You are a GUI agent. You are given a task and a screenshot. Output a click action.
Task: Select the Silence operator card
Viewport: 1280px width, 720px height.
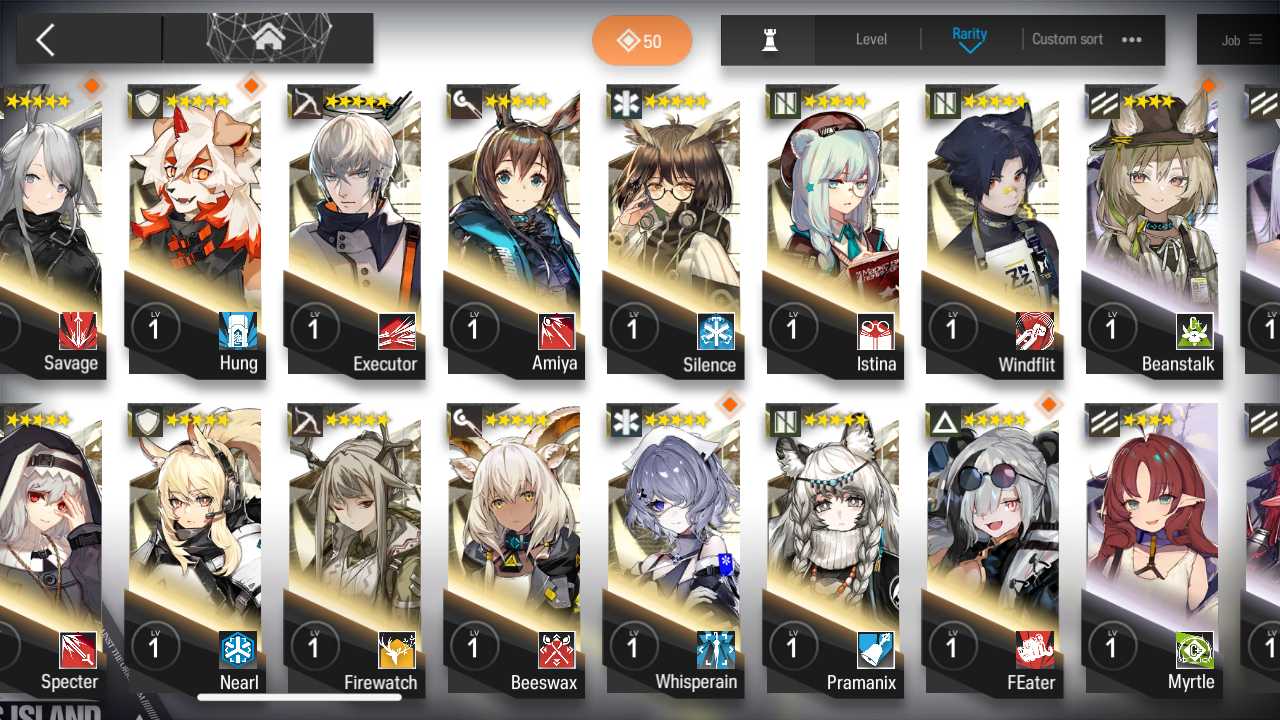(673, 230)
